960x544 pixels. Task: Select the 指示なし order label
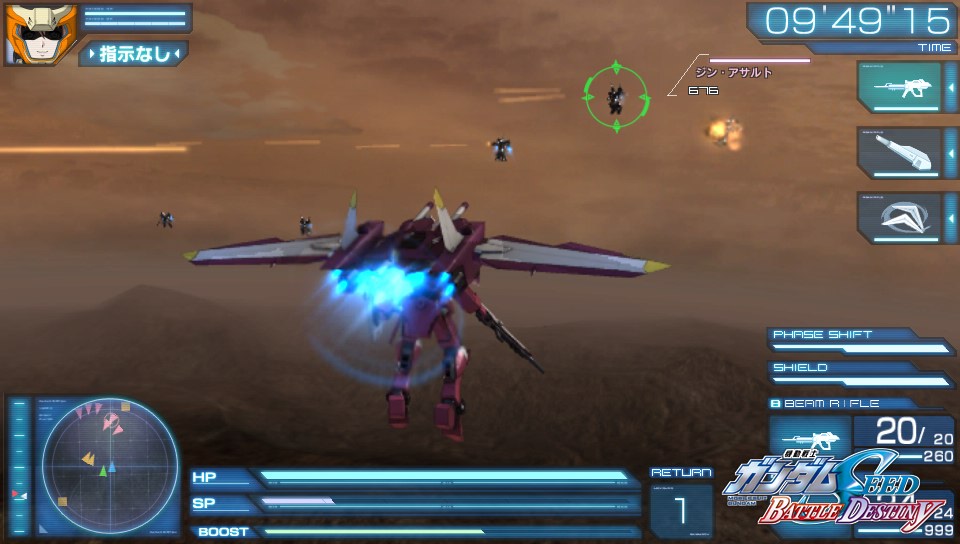135,54
